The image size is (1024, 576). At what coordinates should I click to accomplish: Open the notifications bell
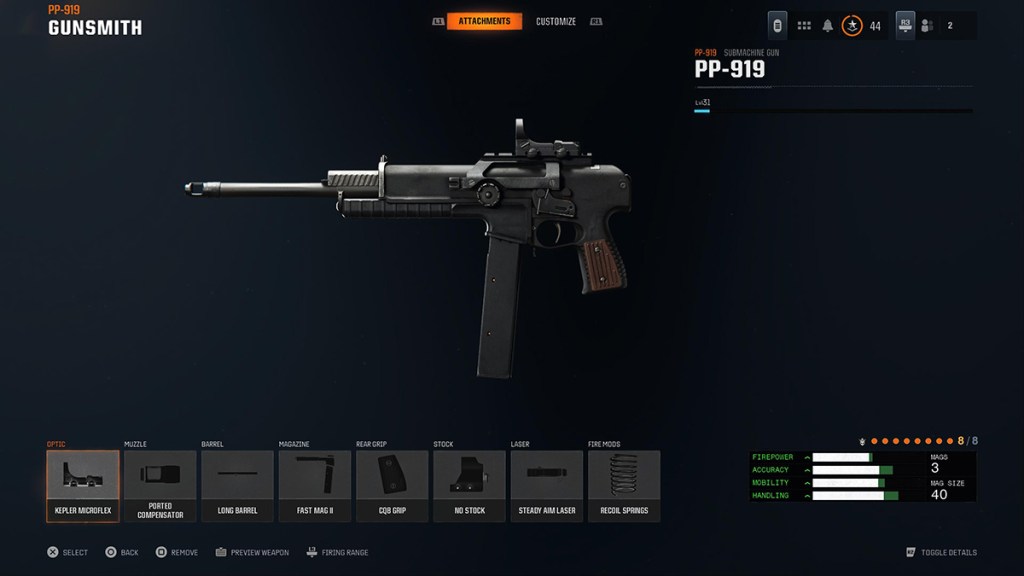828,26
